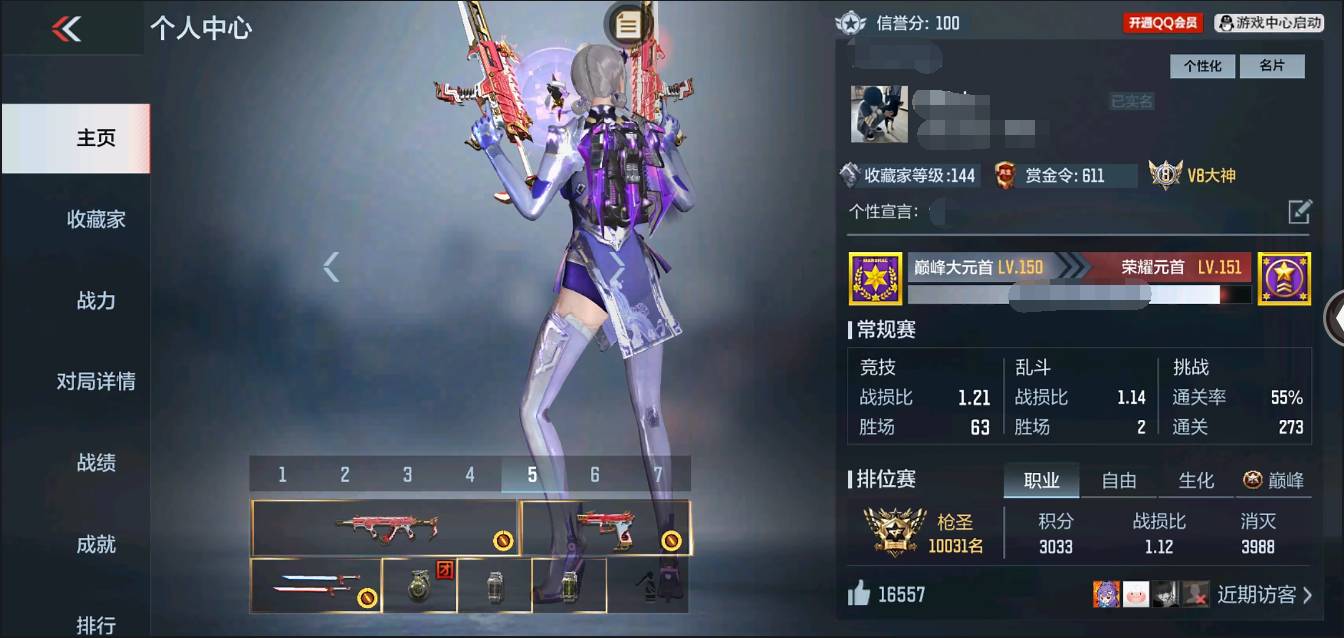Choose the 职业 ranked tab
Image resolution: width=1344 pixels, height=638 pixels.
point(1041,481)
